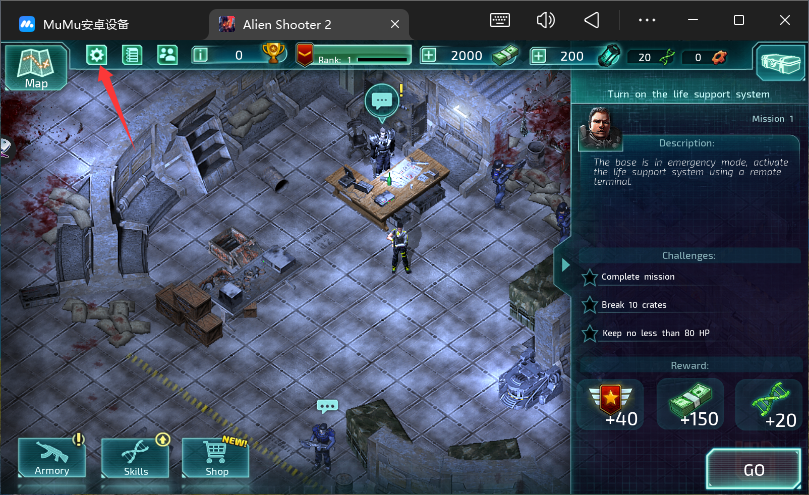Start the mission with GO
The image size is (809, 495).
point(753,469)
